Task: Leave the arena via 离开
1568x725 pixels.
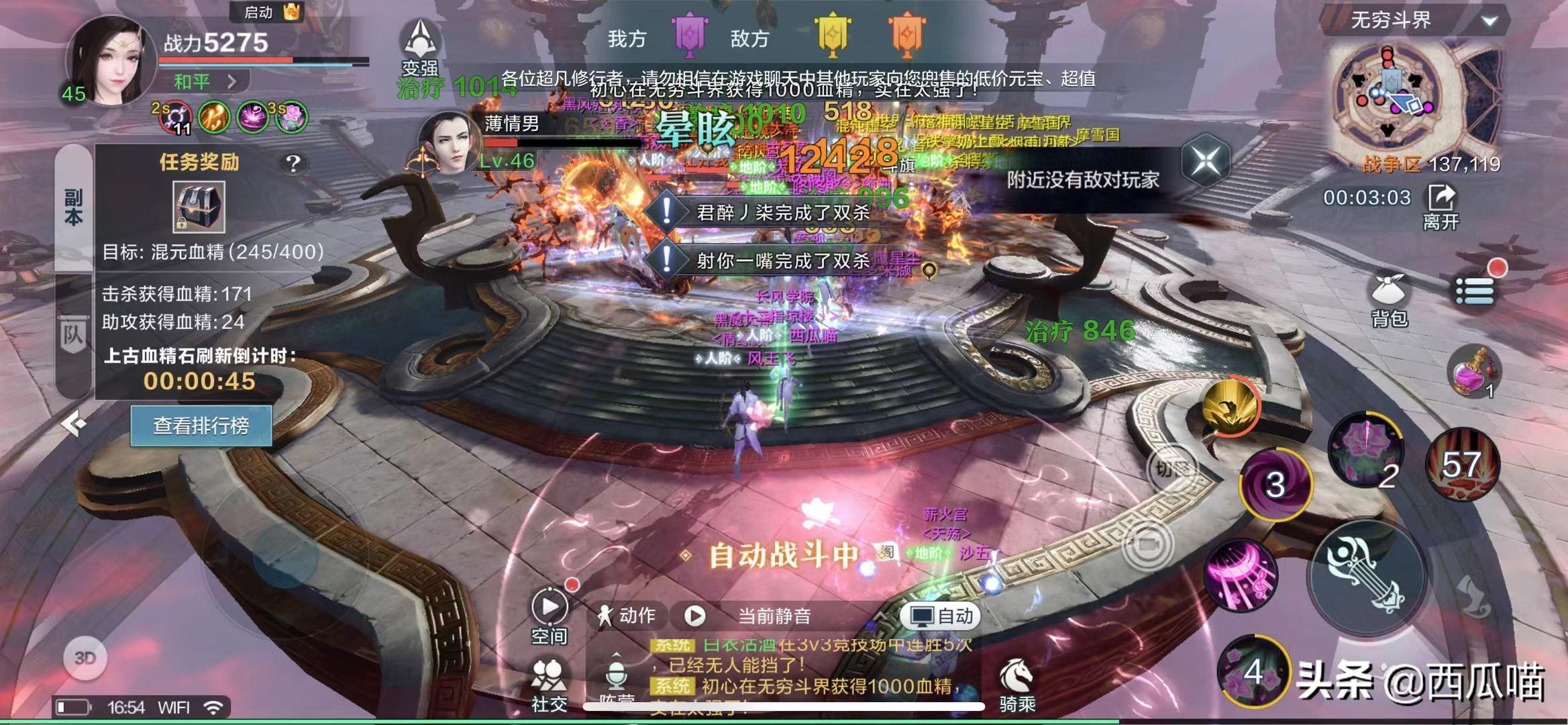Action: click(x=1441, y=206)
